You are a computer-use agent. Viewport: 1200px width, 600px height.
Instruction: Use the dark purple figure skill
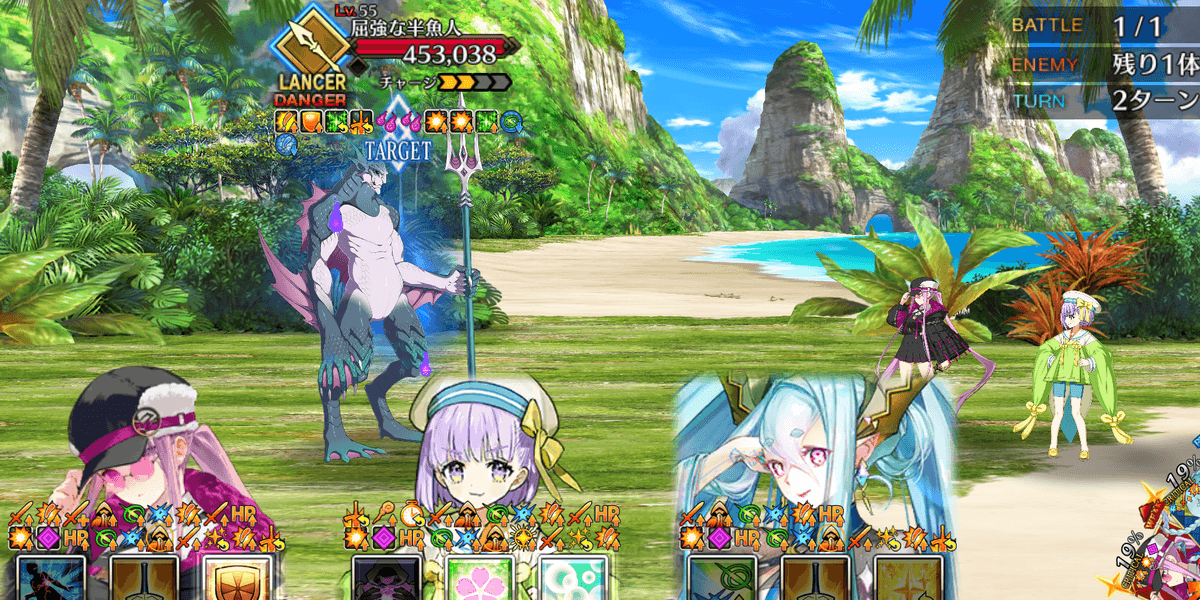coord(386,580)
